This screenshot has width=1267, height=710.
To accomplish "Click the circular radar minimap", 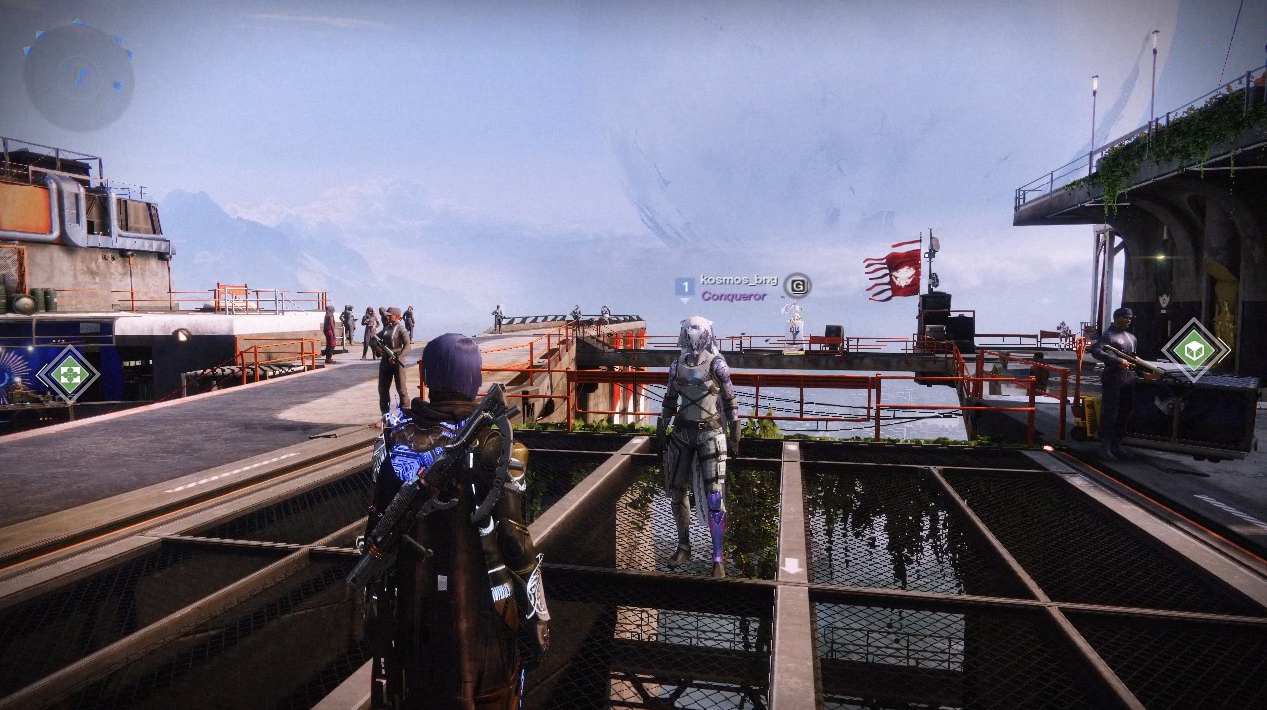I will (79, 77).
